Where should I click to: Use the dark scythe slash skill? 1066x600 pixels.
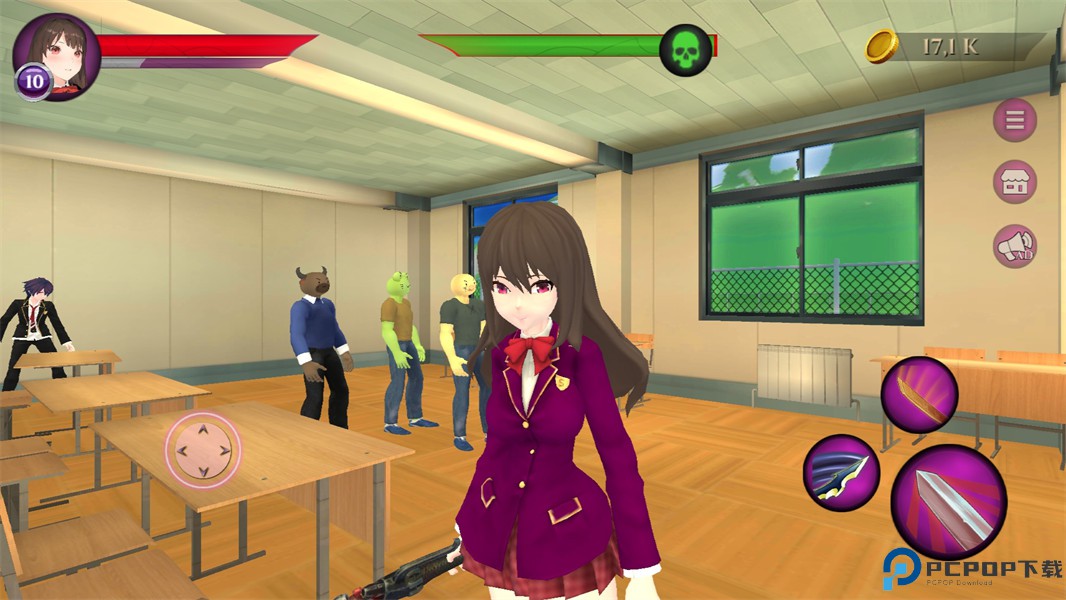tap(841, 473)
